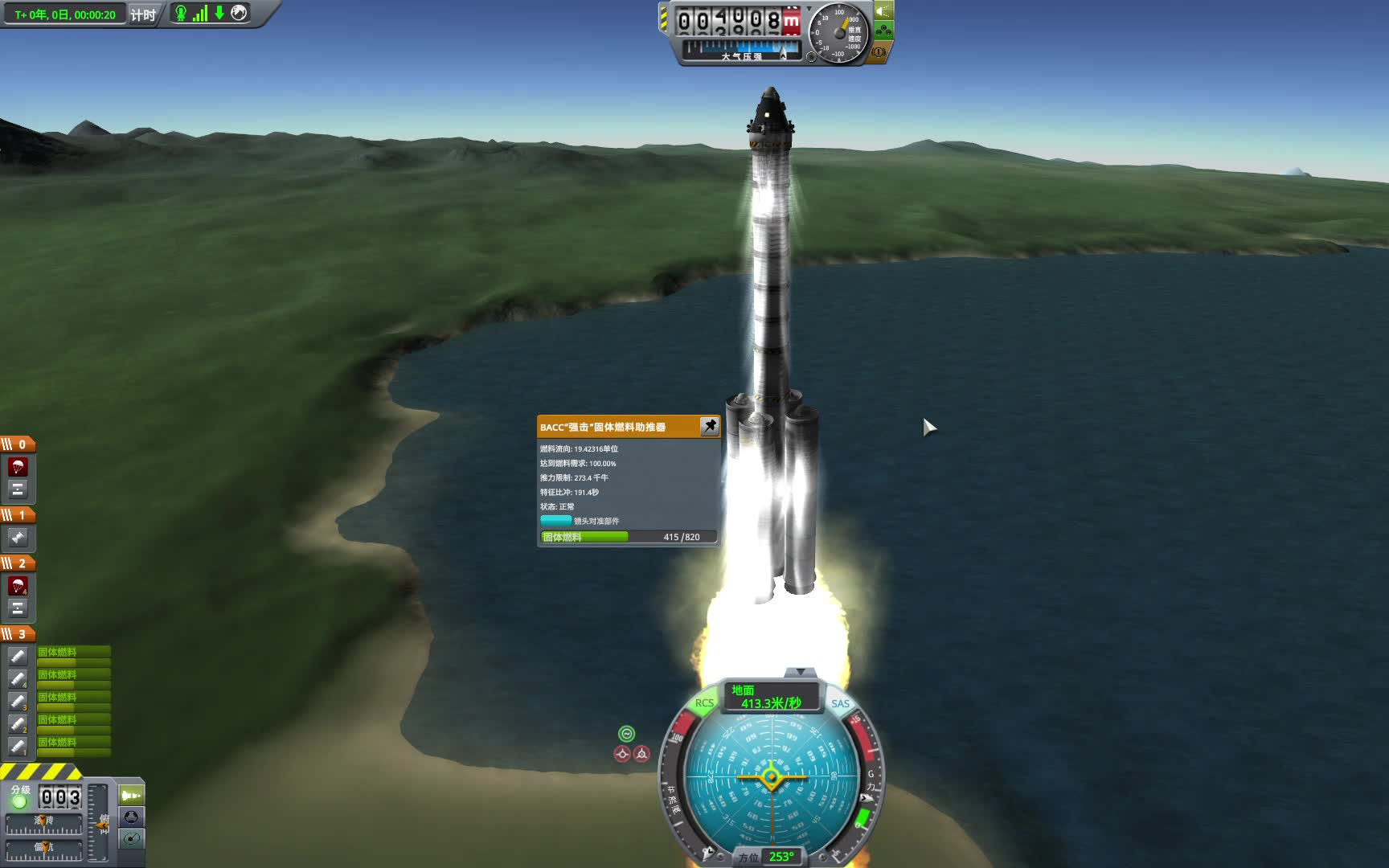1389x868 pixels.
Task: Open the orbital map view button
Action: coord(131,839)
